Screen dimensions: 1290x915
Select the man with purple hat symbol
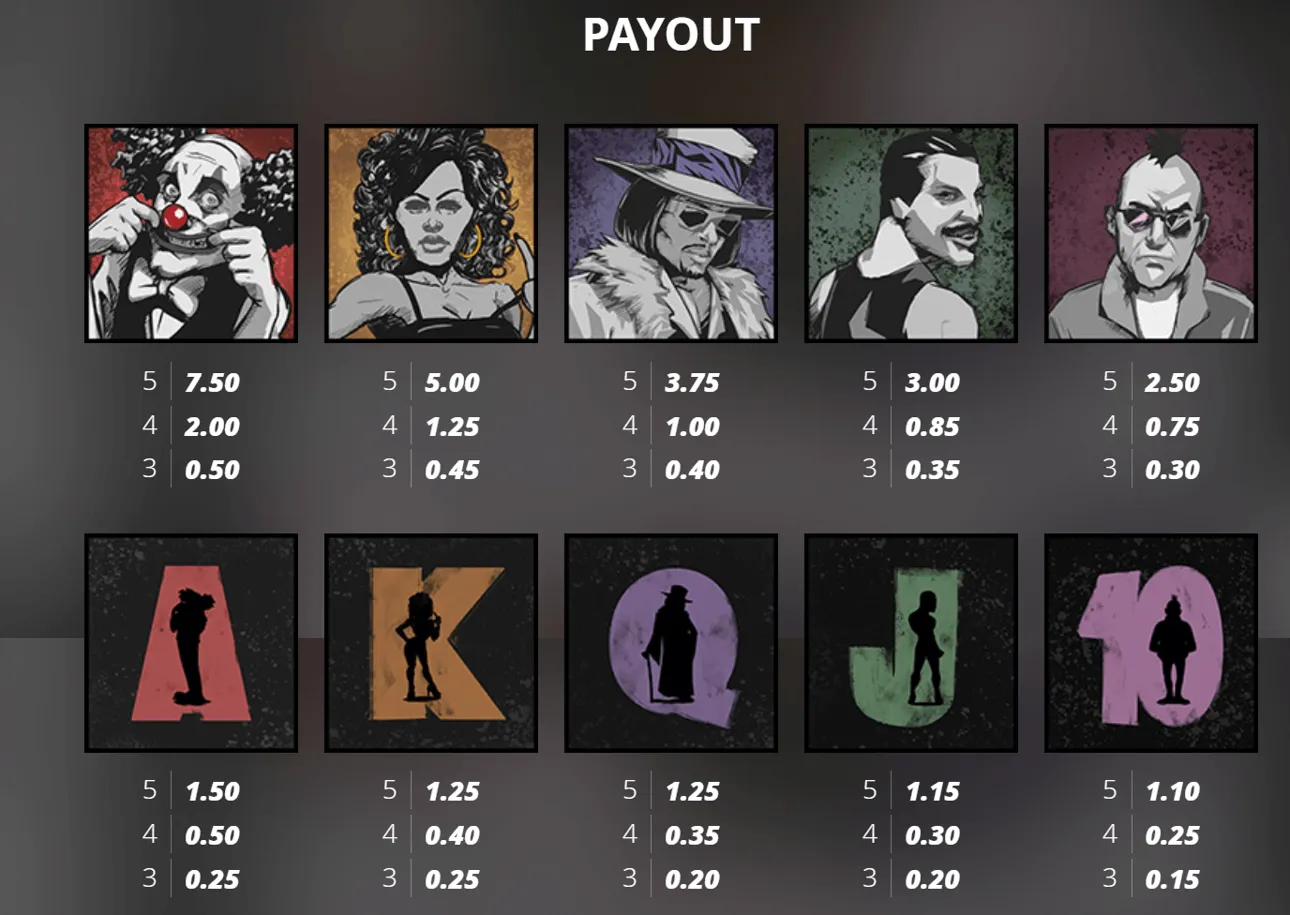[670, 230]
